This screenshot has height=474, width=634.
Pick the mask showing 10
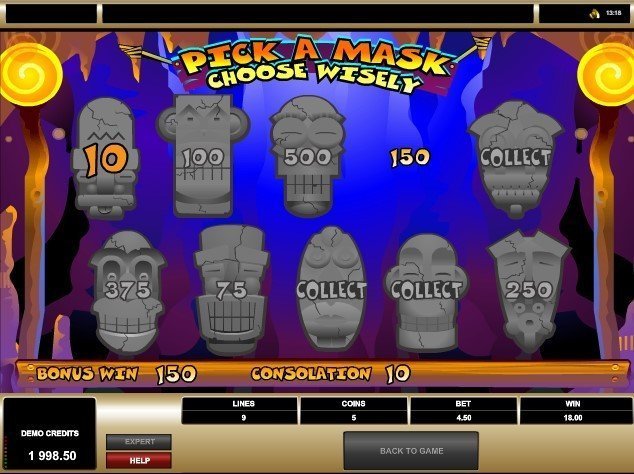coord(105,157)
